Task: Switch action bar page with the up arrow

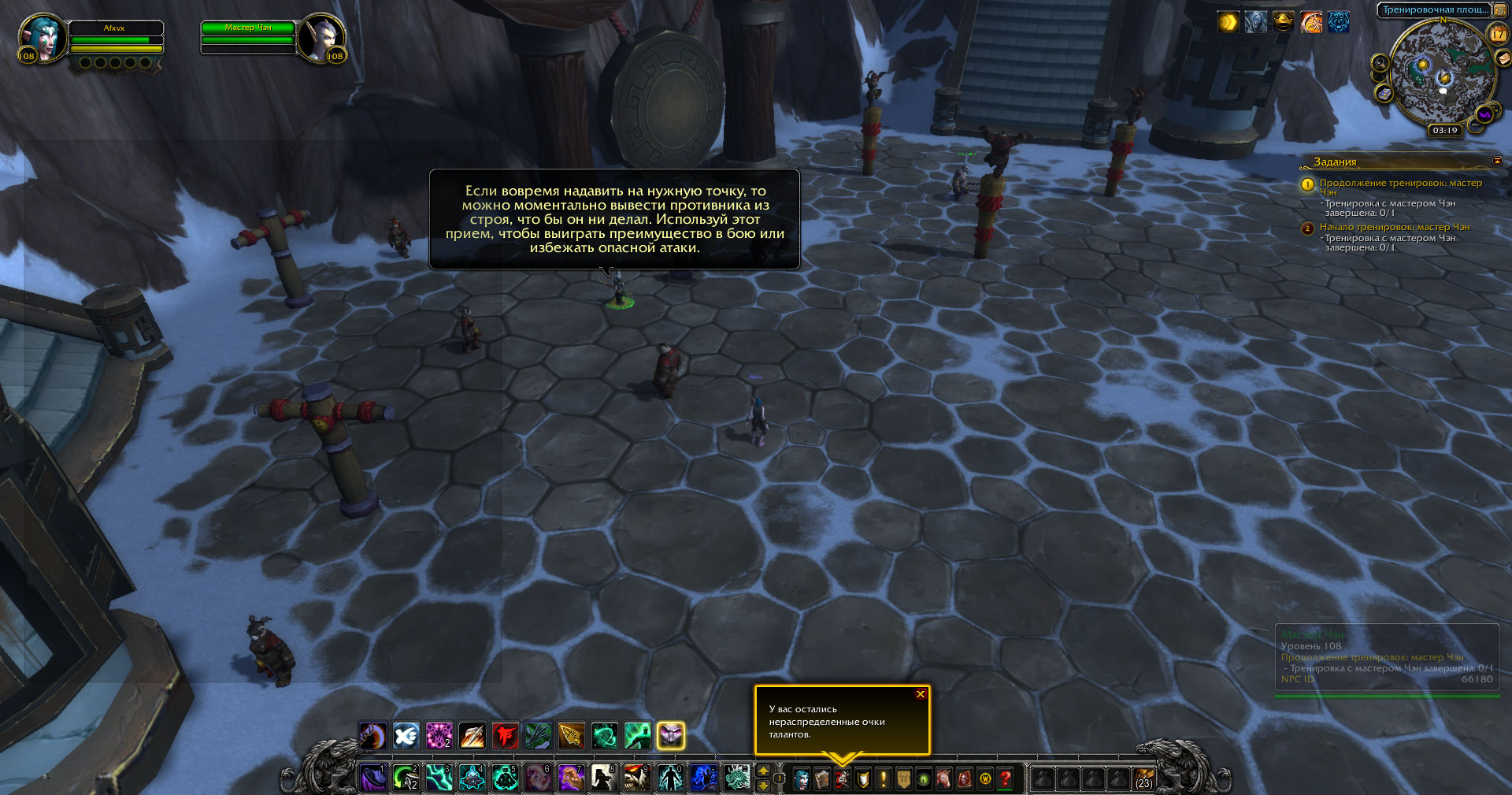Action: [x=762, y=771]
